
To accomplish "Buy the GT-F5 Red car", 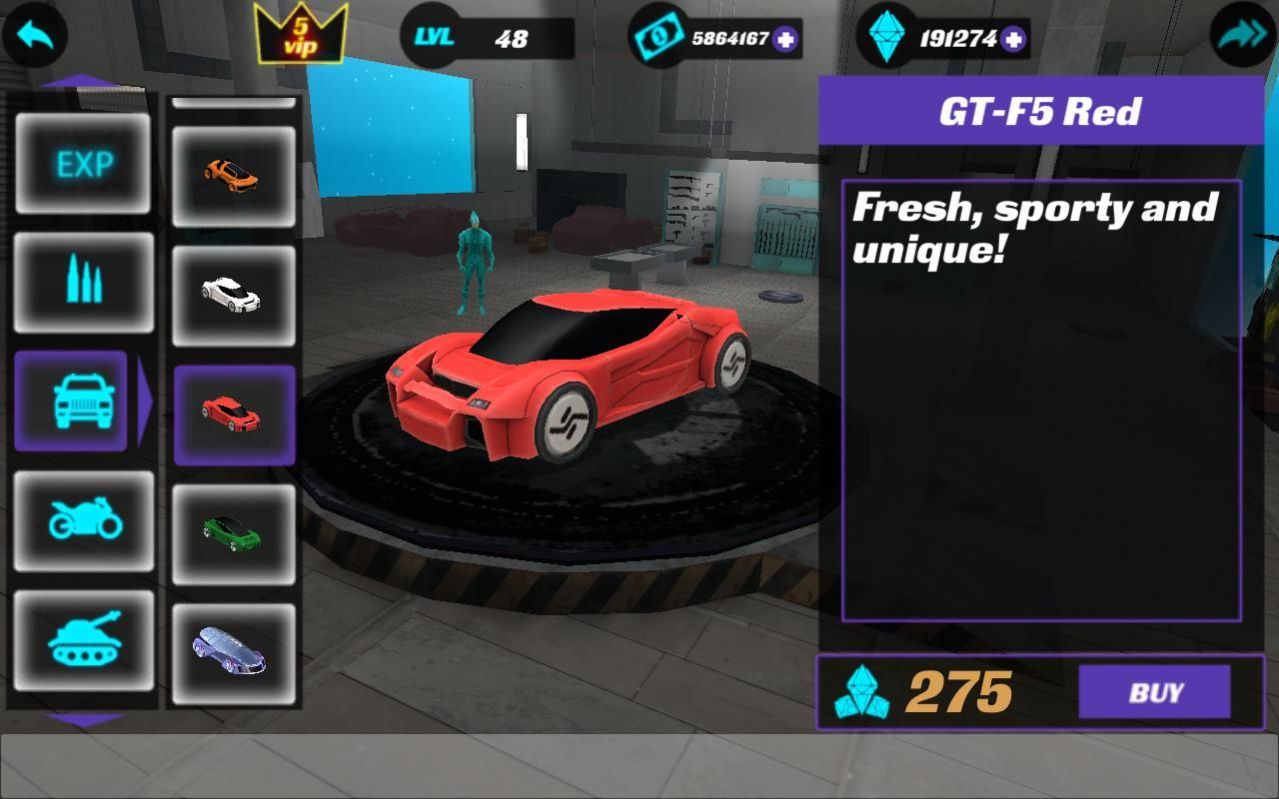I will click(x=1154, y=692).
